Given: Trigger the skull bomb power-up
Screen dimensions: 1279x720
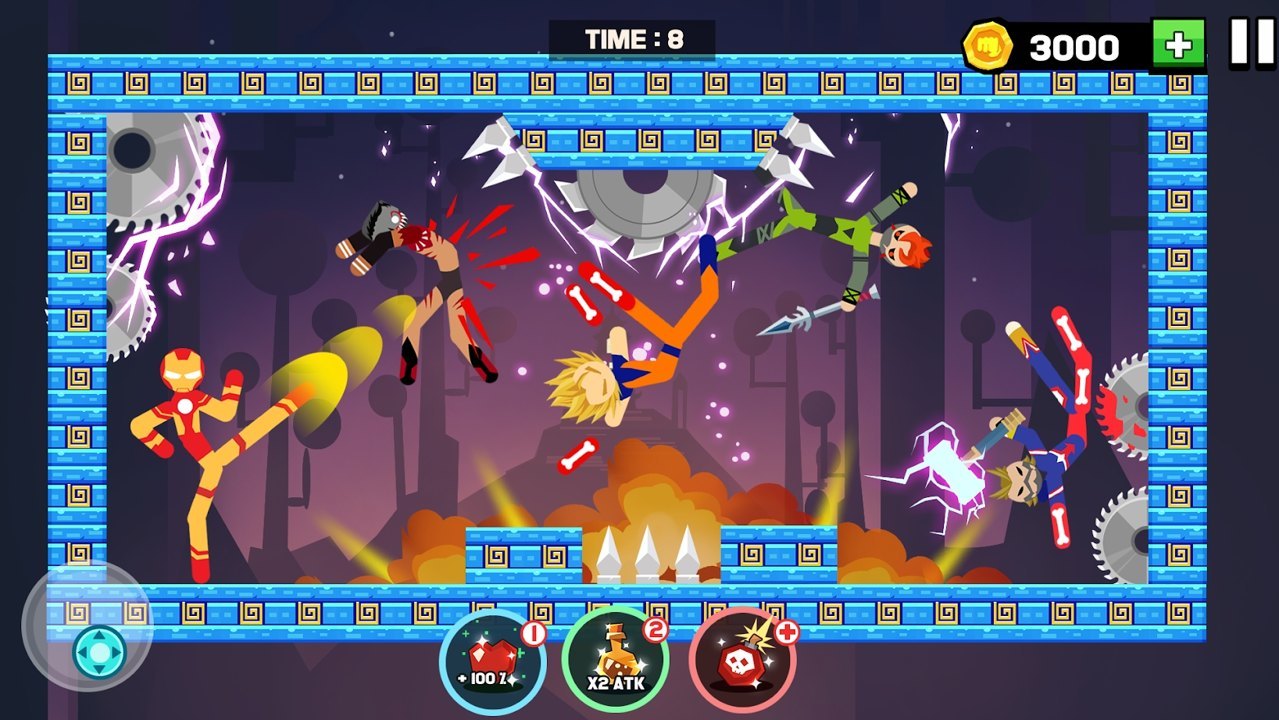Looking at the screenshot, I should (741, 660).
